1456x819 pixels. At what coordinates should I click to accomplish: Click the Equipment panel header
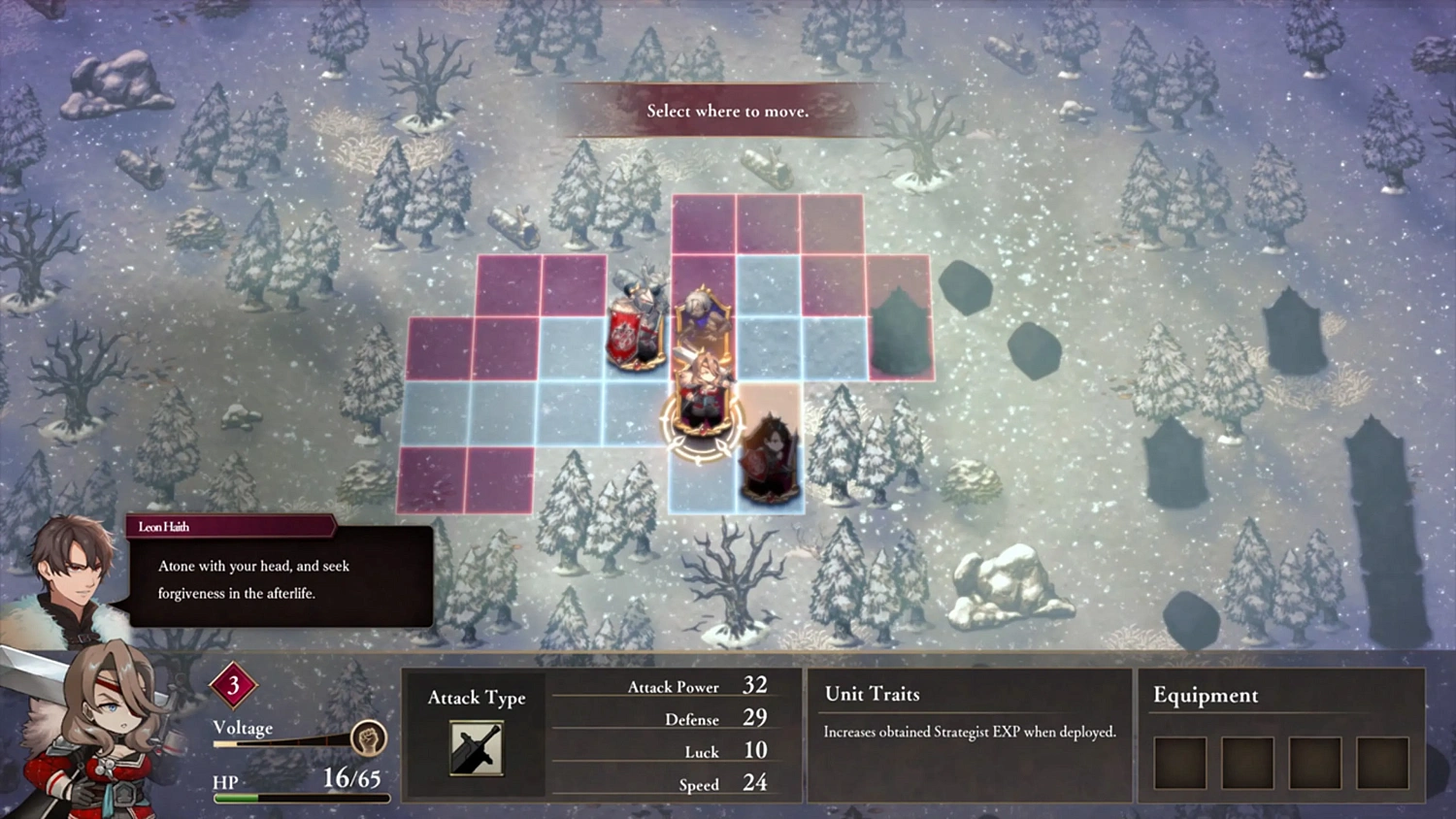point(1205,696)
